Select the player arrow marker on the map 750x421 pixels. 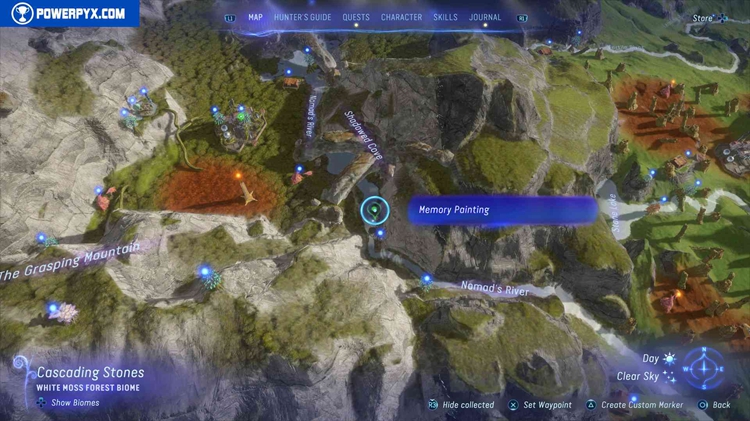pos(245,191)
